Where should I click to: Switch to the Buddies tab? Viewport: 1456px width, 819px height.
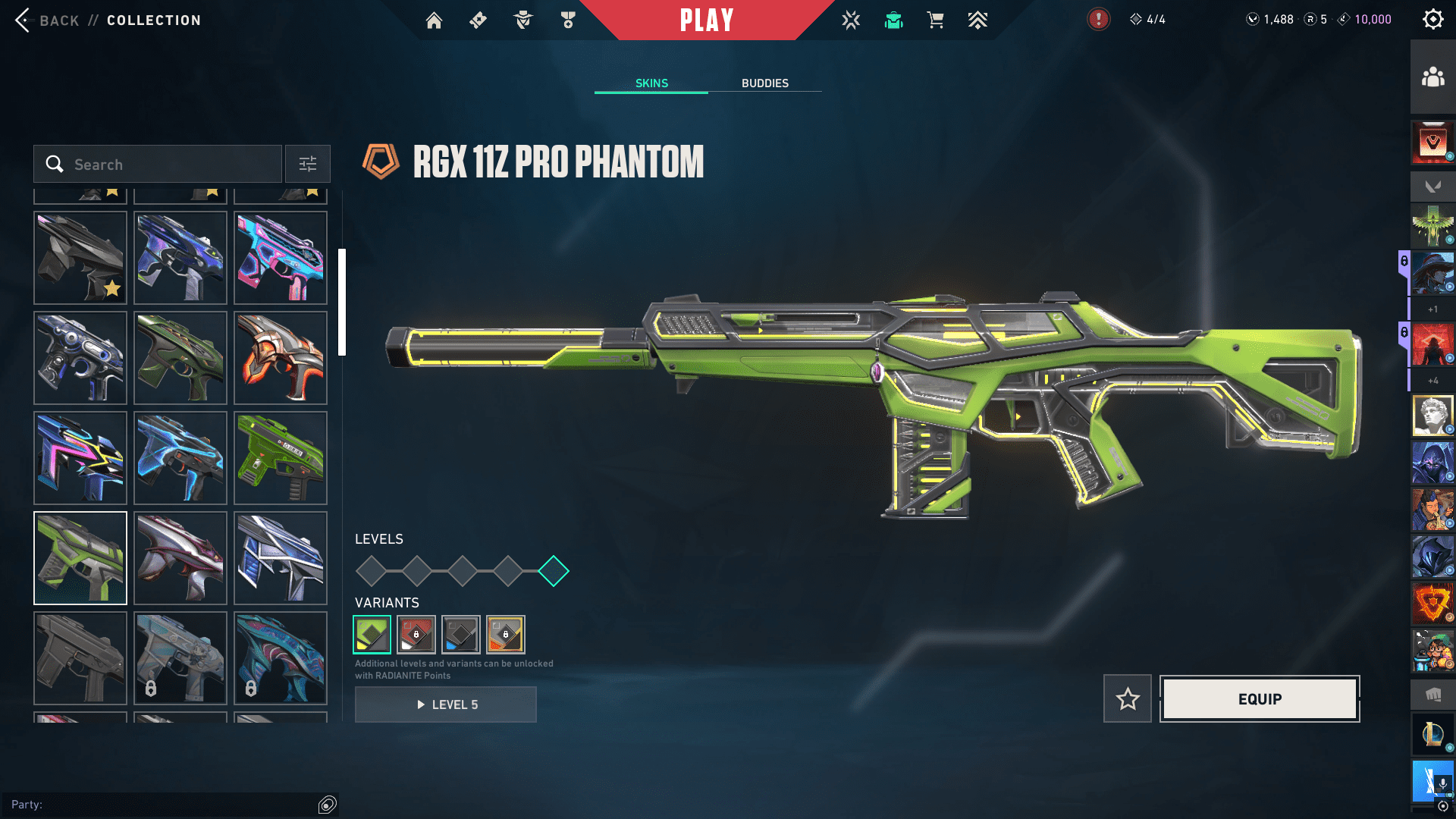tap(764, 83)
